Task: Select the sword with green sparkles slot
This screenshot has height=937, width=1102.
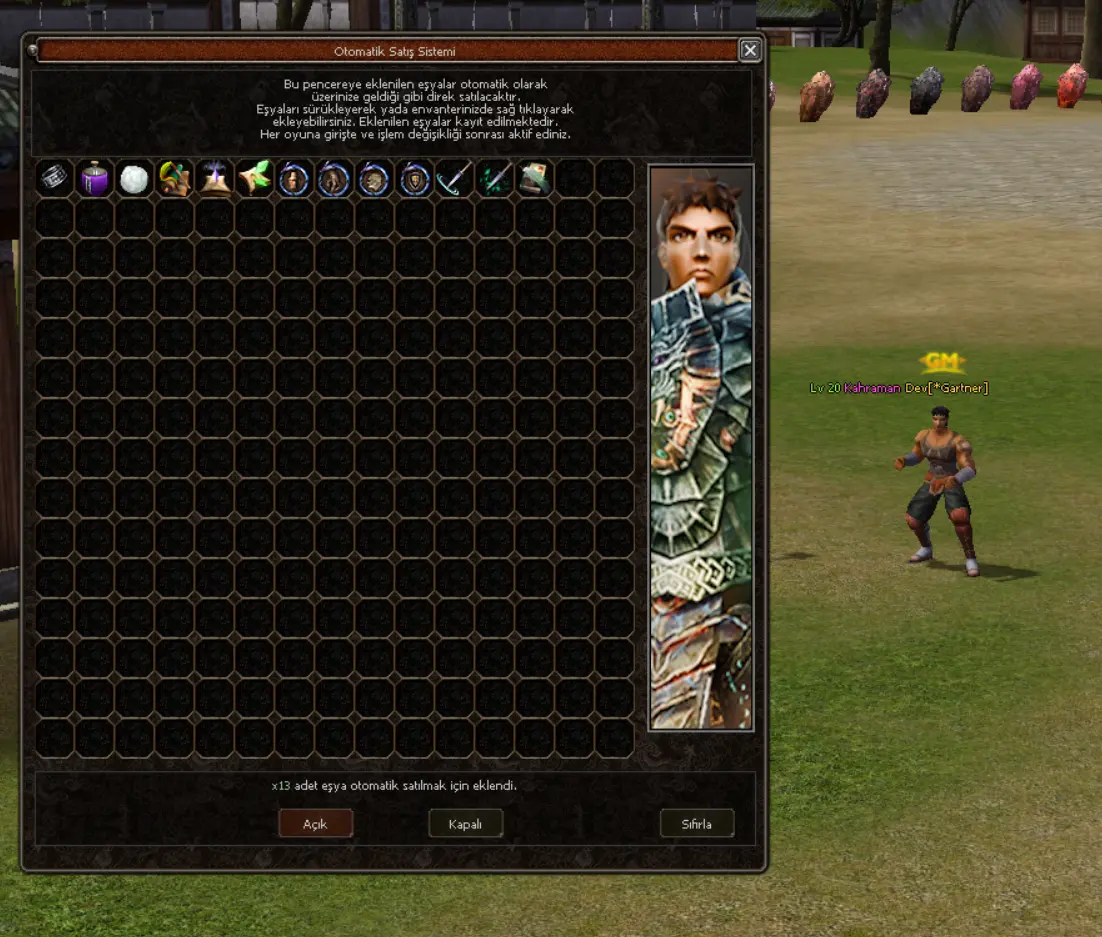Action: click(495, 179)
